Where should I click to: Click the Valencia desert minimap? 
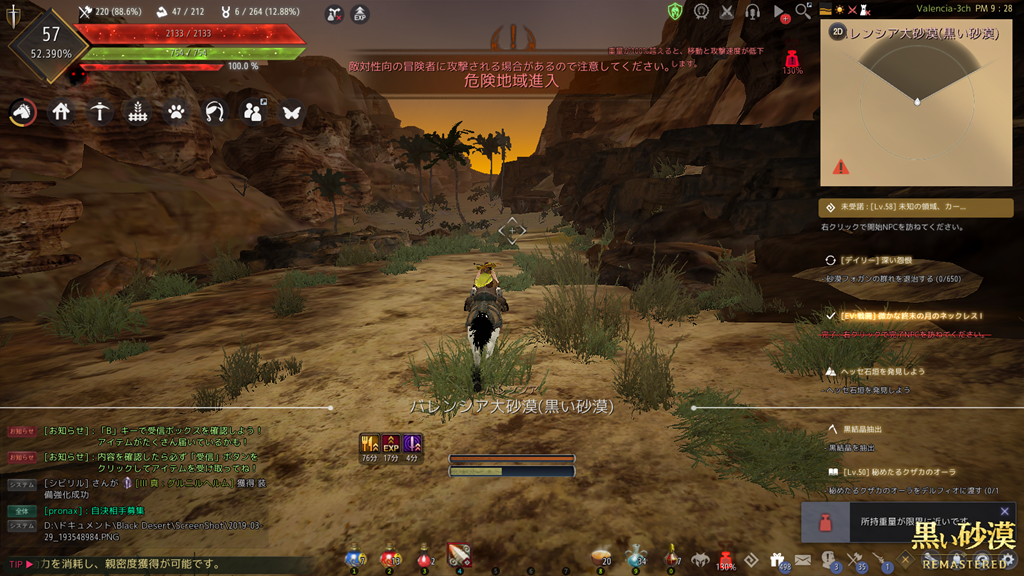tap(917, 110)
